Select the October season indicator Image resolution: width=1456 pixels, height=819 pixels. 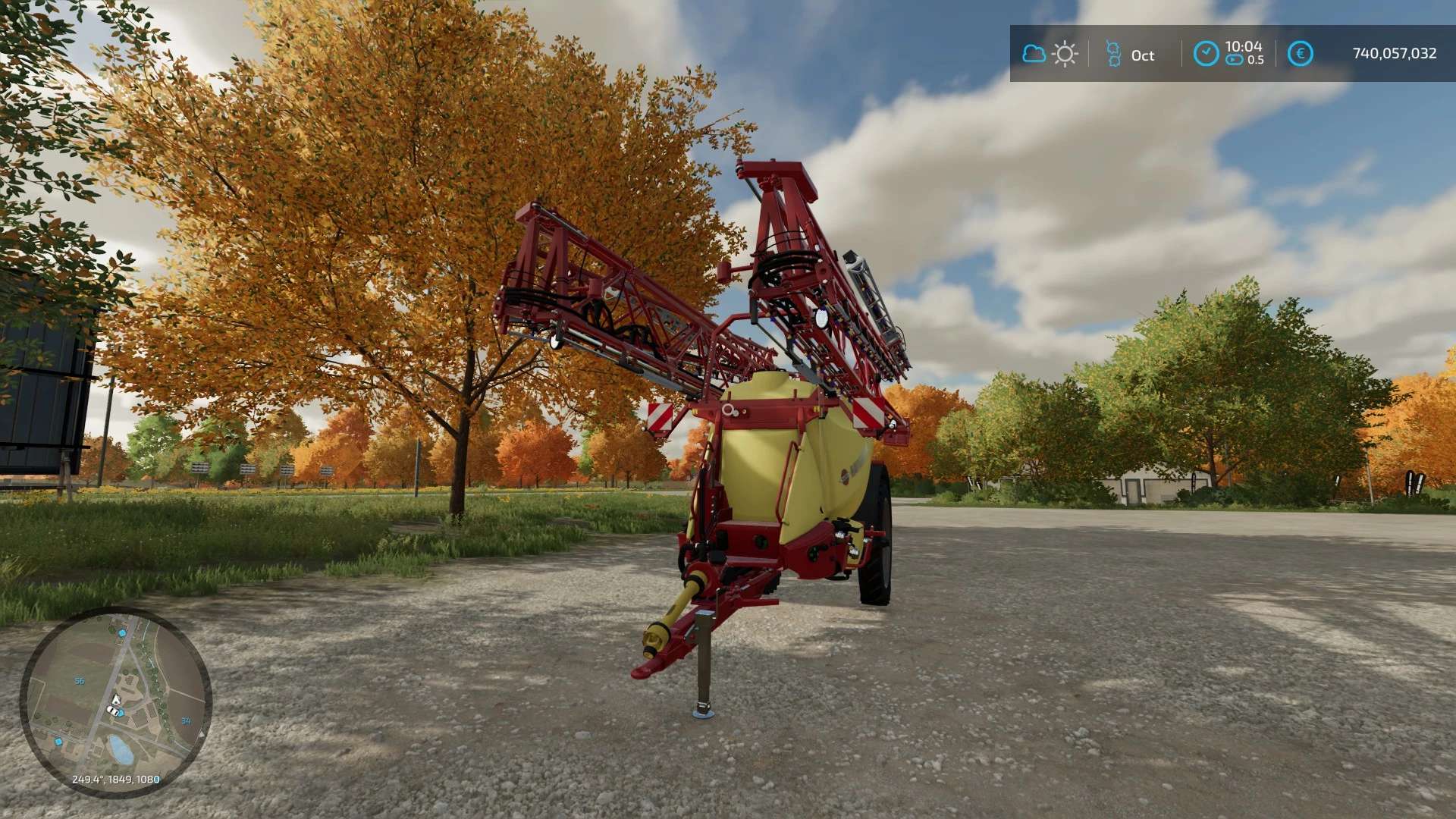tap(1130, 55)
